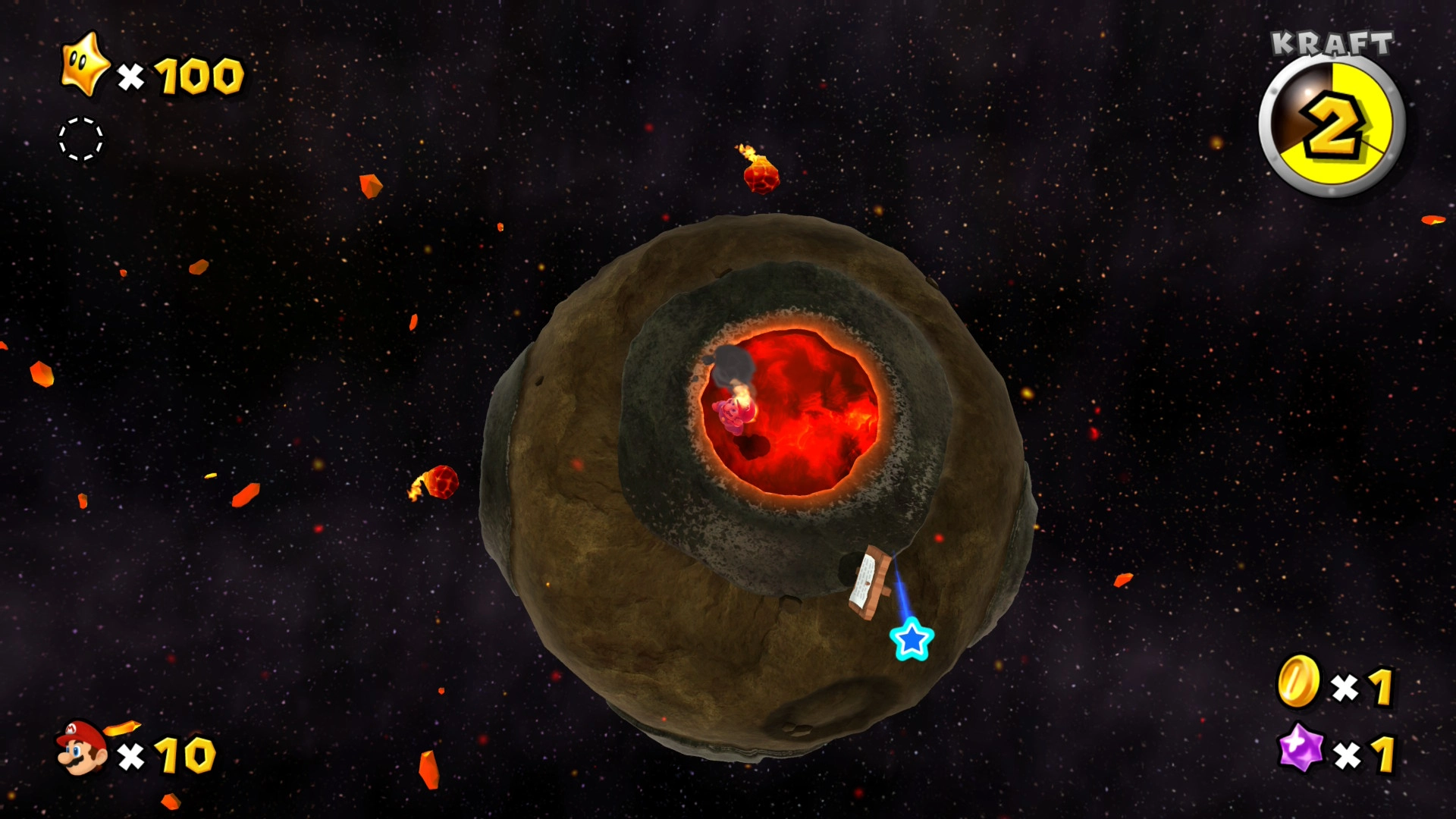The image size is (1456, 819).
Task: Select the empty dashed comet medal outline
Action: [x=81, y=139]
